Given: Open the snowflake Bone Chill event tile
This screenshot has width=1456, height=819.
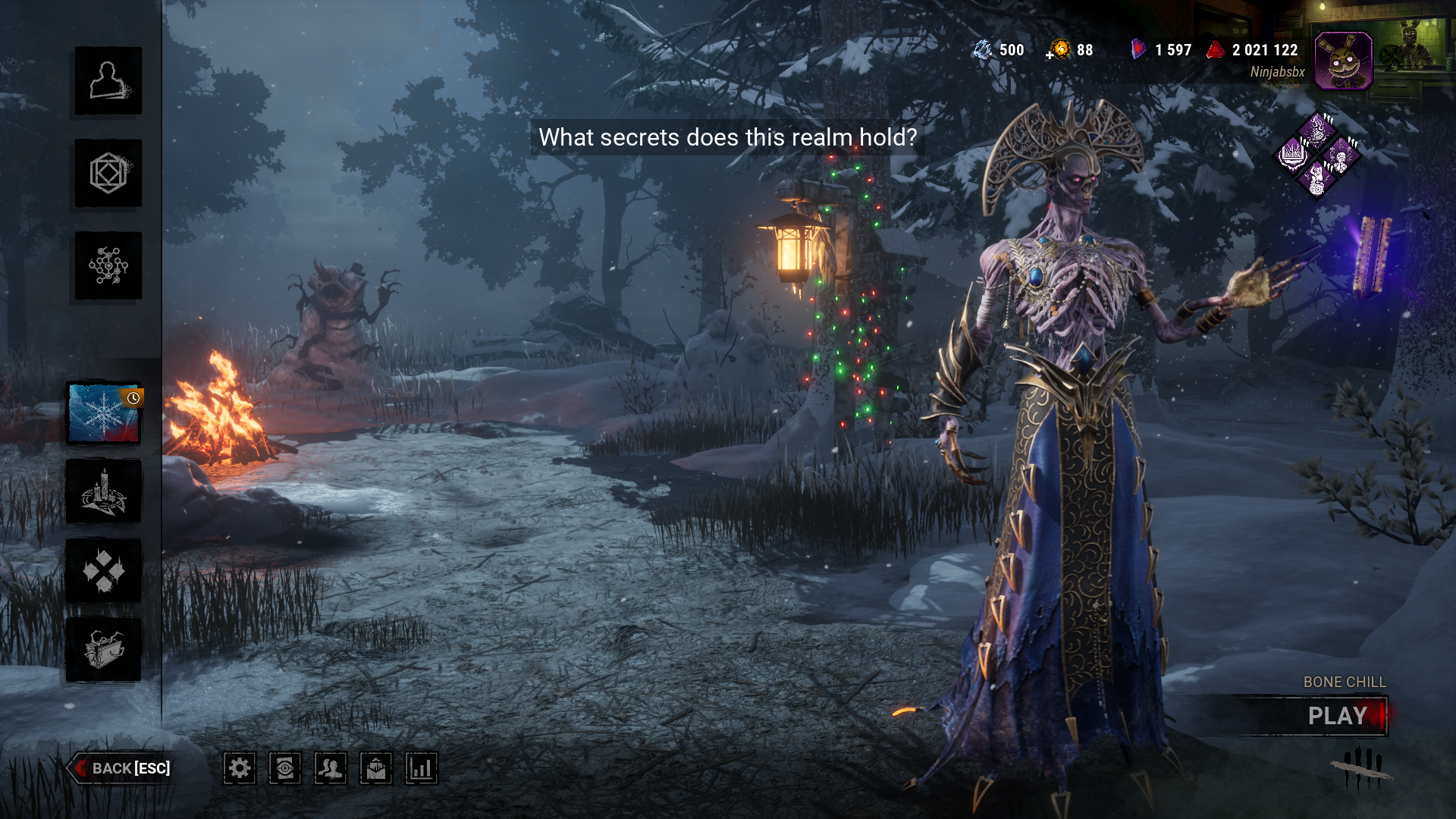Looking at the screenshot, I should click(x=104, y=413).
